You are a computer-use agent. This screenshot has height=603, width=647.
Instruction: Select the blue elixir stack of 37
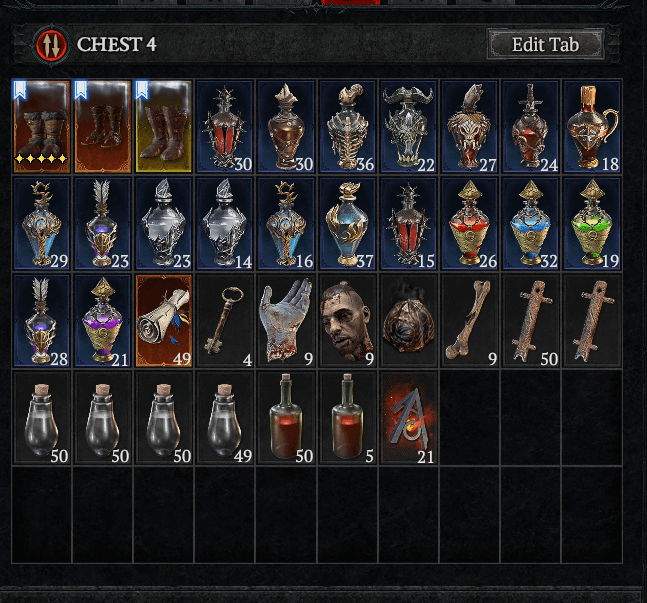[347, 223]
